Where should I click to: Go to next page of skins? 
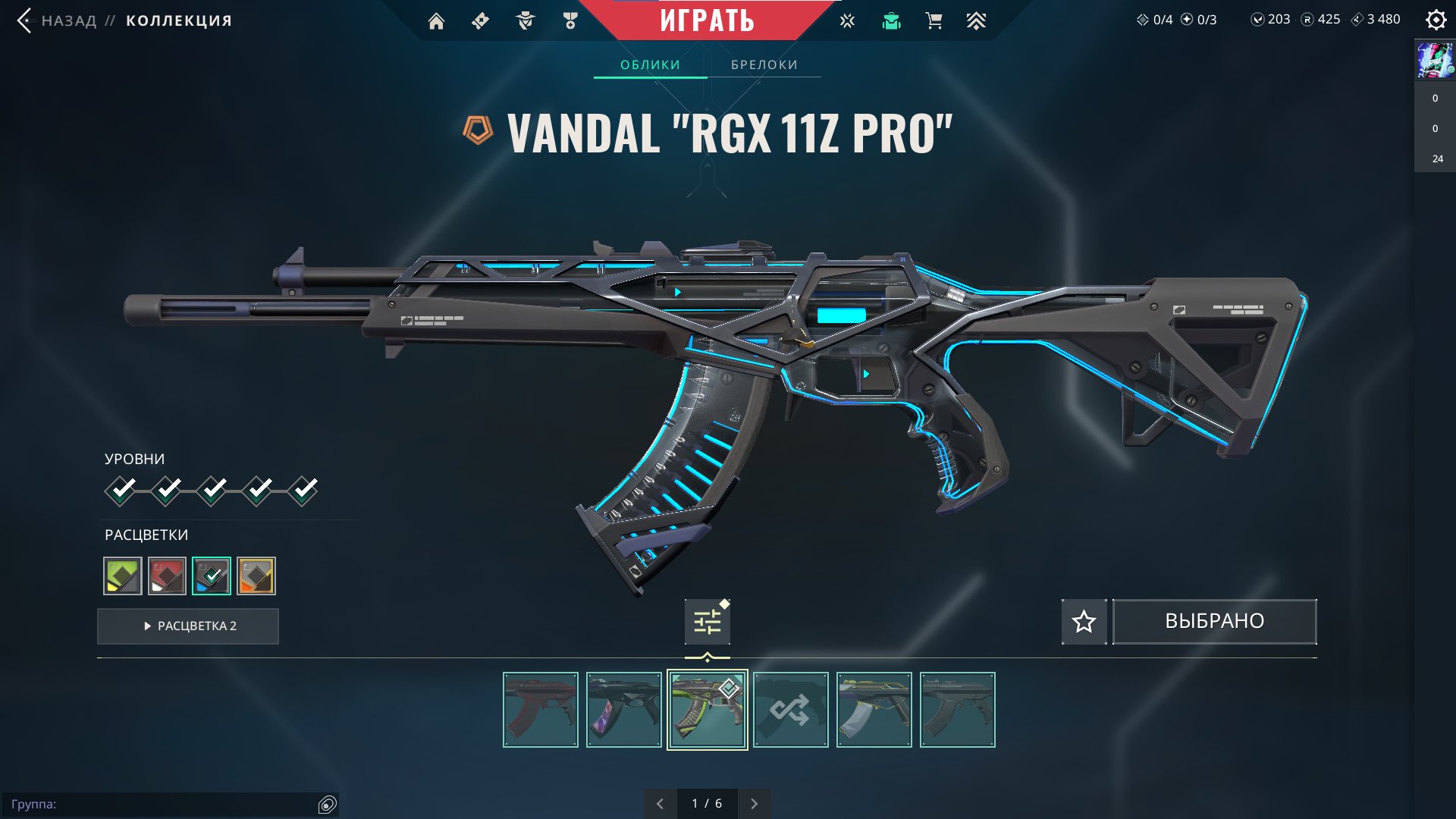pos(754,804)
